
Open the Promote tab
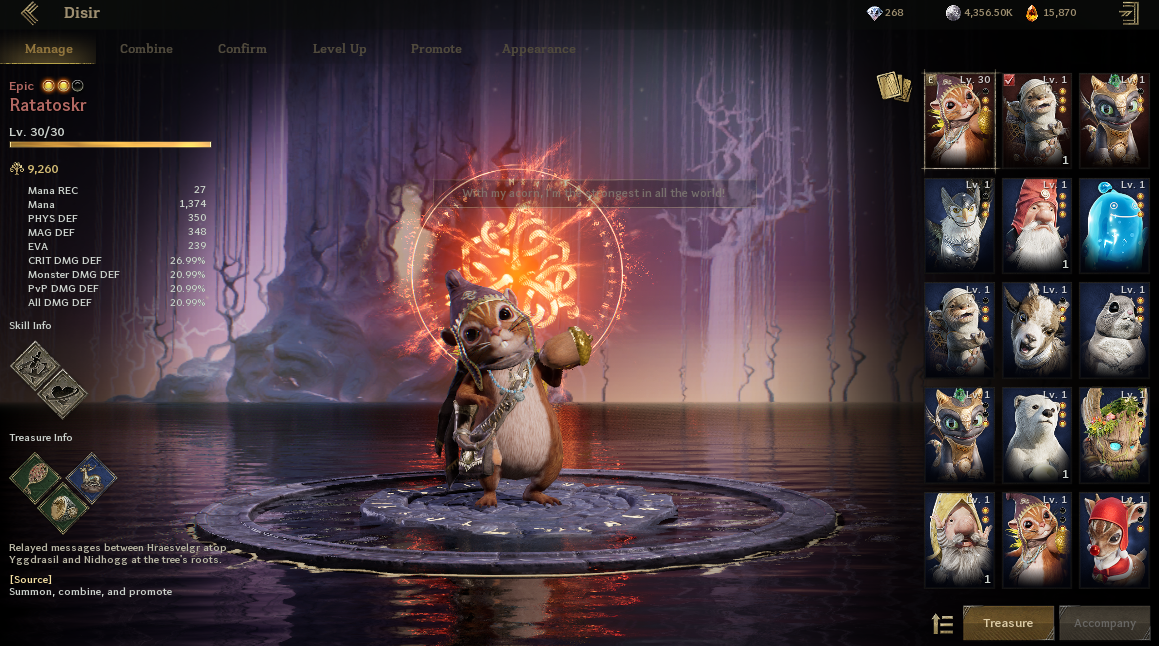436,49
